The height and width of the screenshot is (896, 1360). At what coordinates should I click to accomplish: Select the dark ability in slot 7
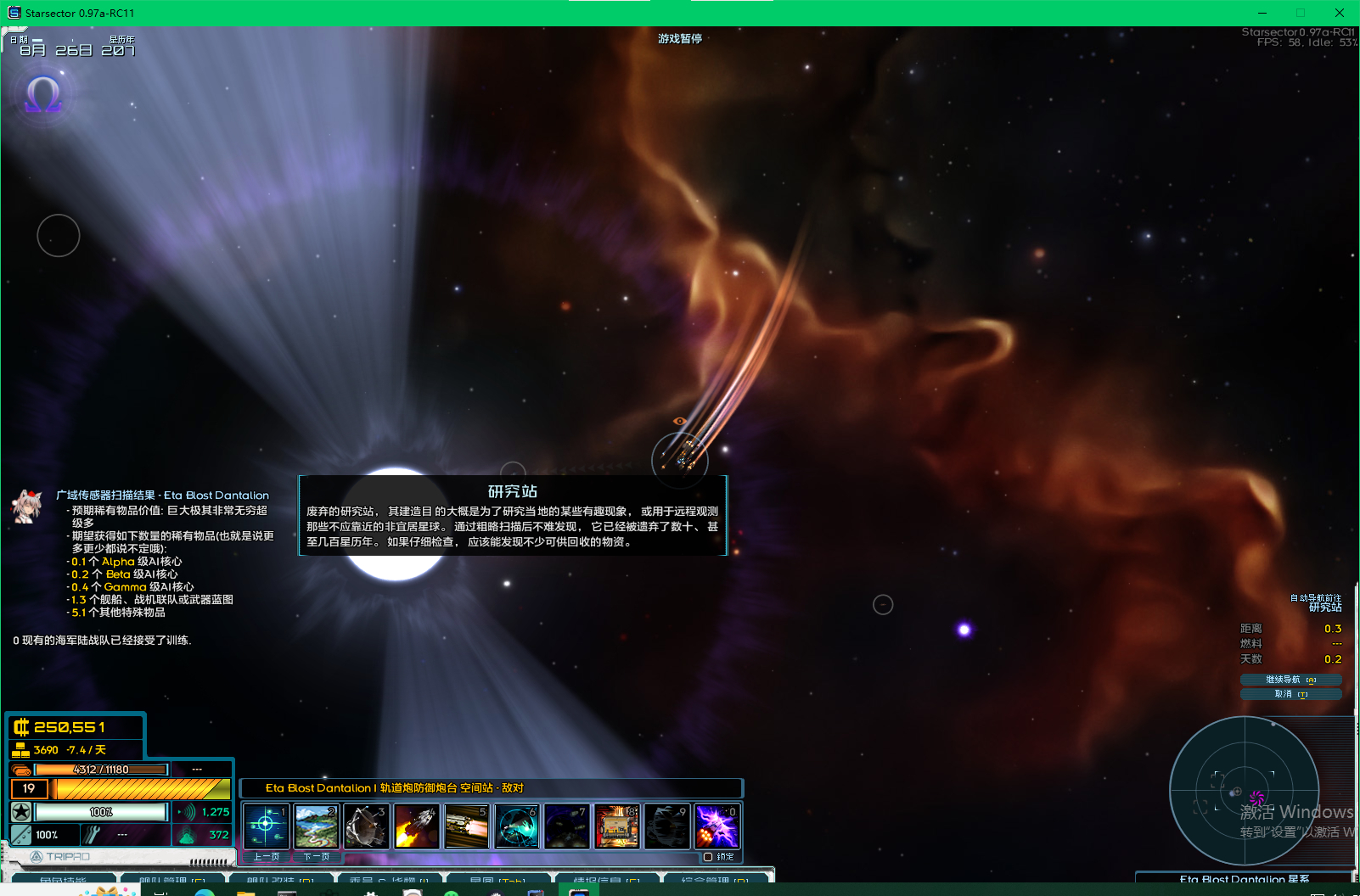(566, 826)
